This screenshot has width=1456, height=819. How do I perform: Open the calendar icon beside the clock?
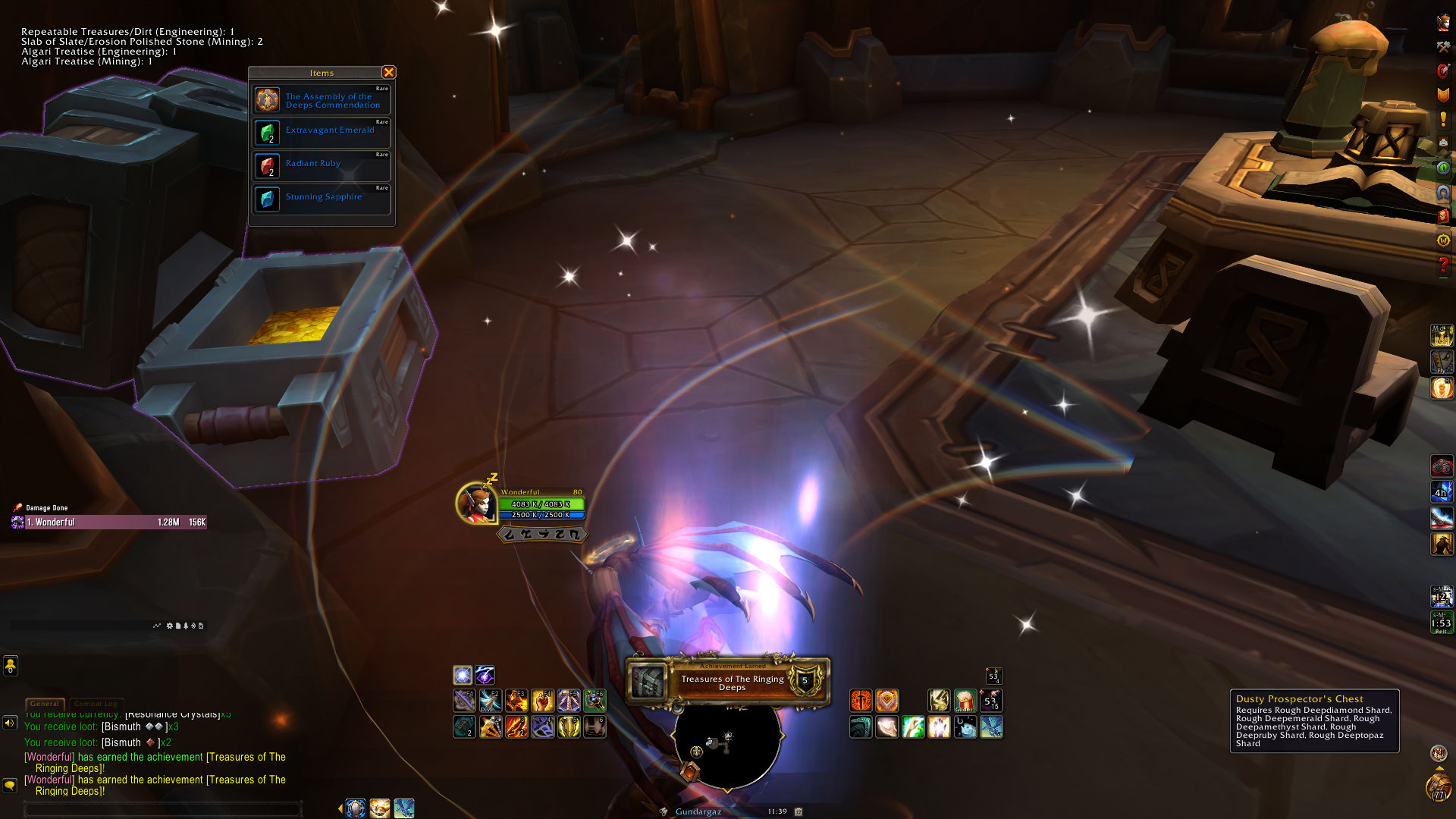(799, 811)
